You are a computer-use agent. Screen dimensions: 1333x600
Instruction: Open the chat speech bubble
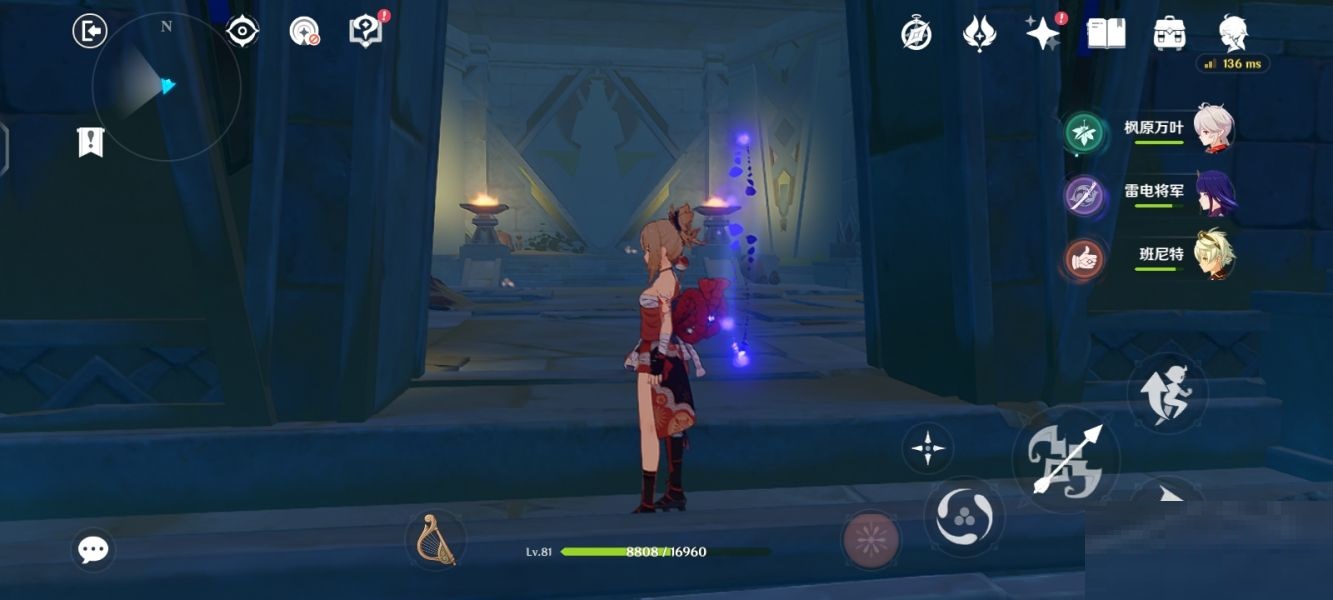[x=94, y=549]
